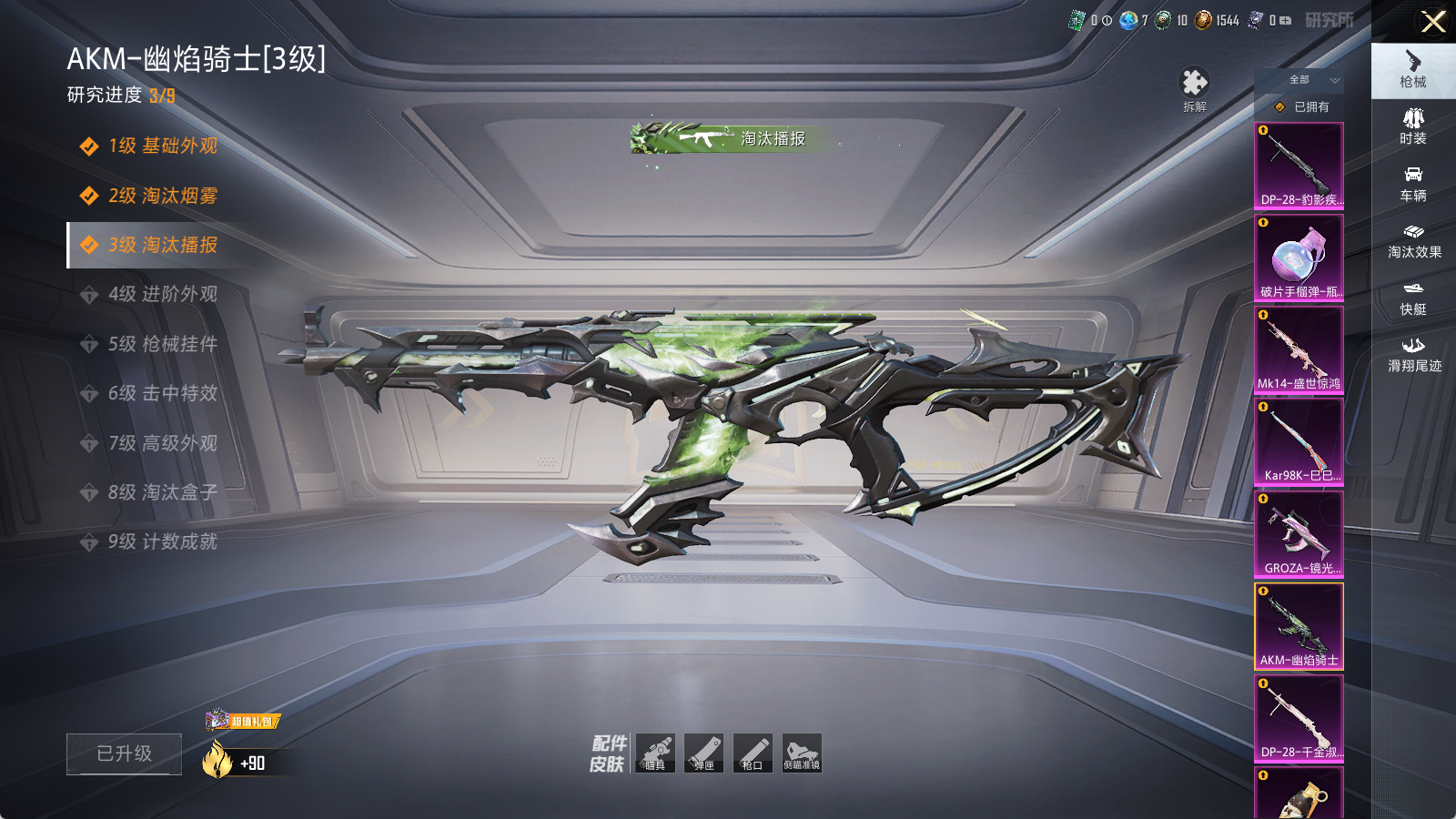Close the weapon research screen

[x=1433, y=22]
